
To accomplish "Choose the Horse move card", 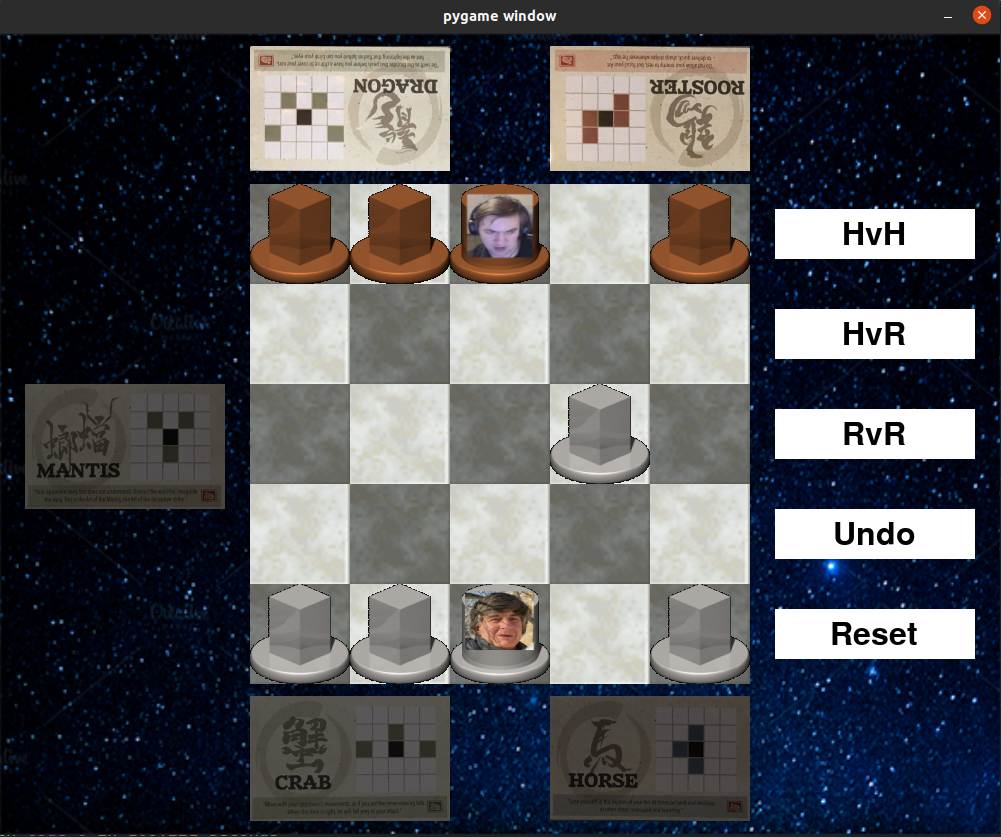I will point(650,757).
